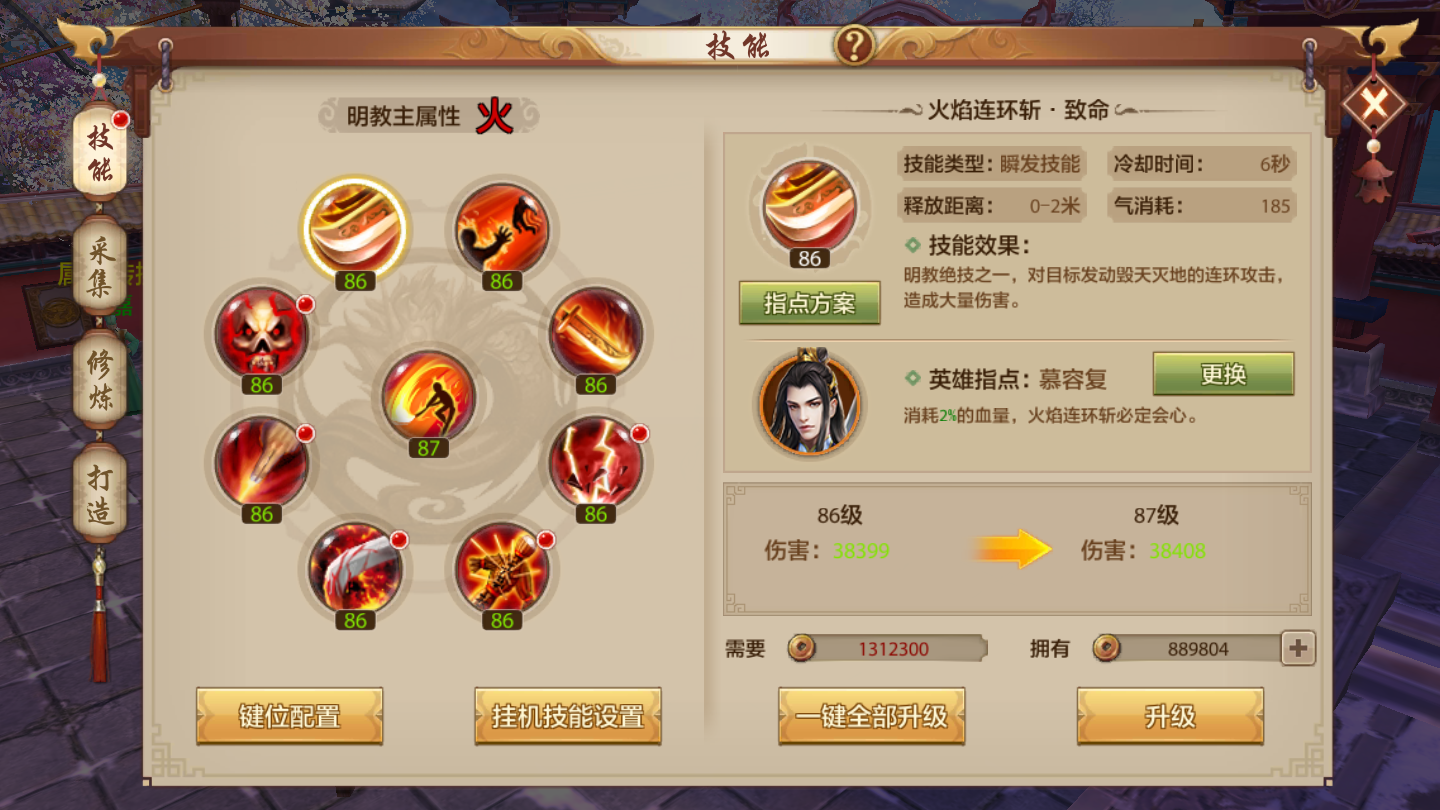1440x810 pixels.
Task: Click the plus button next to 889804 coins
Action: [1297, 648]
